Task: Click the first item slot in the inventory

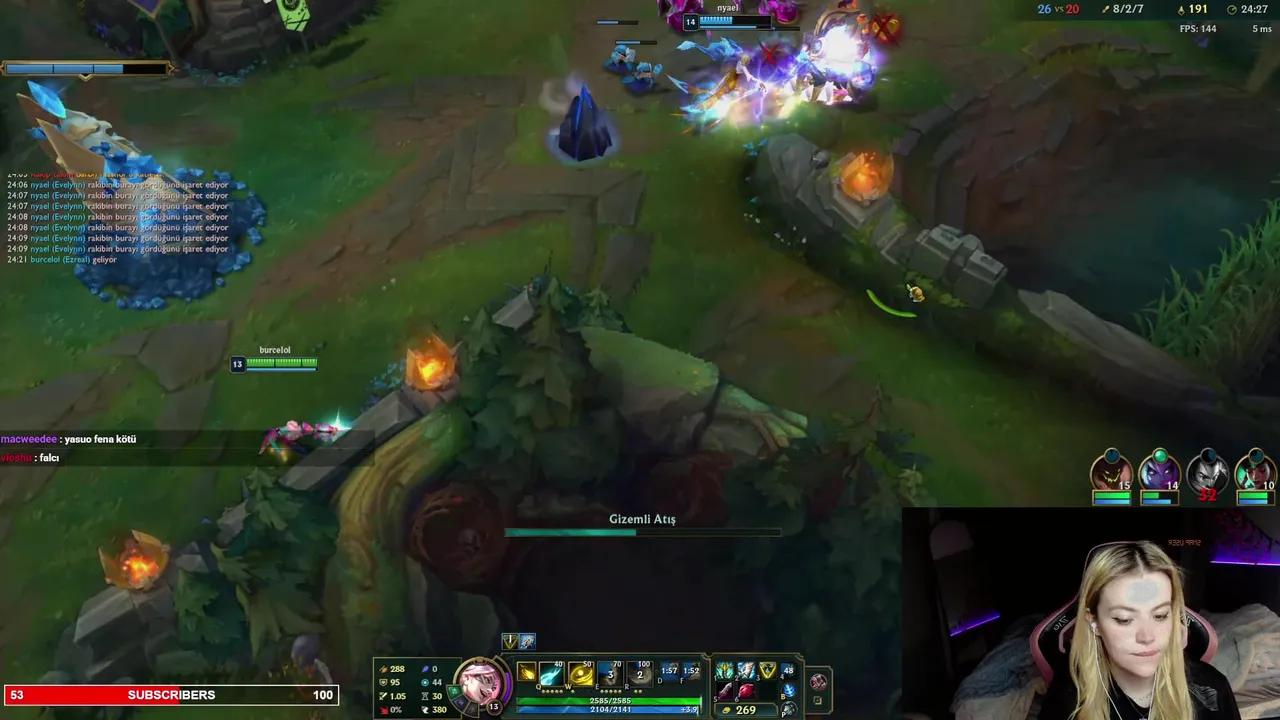Action: [x=724, y=670]
